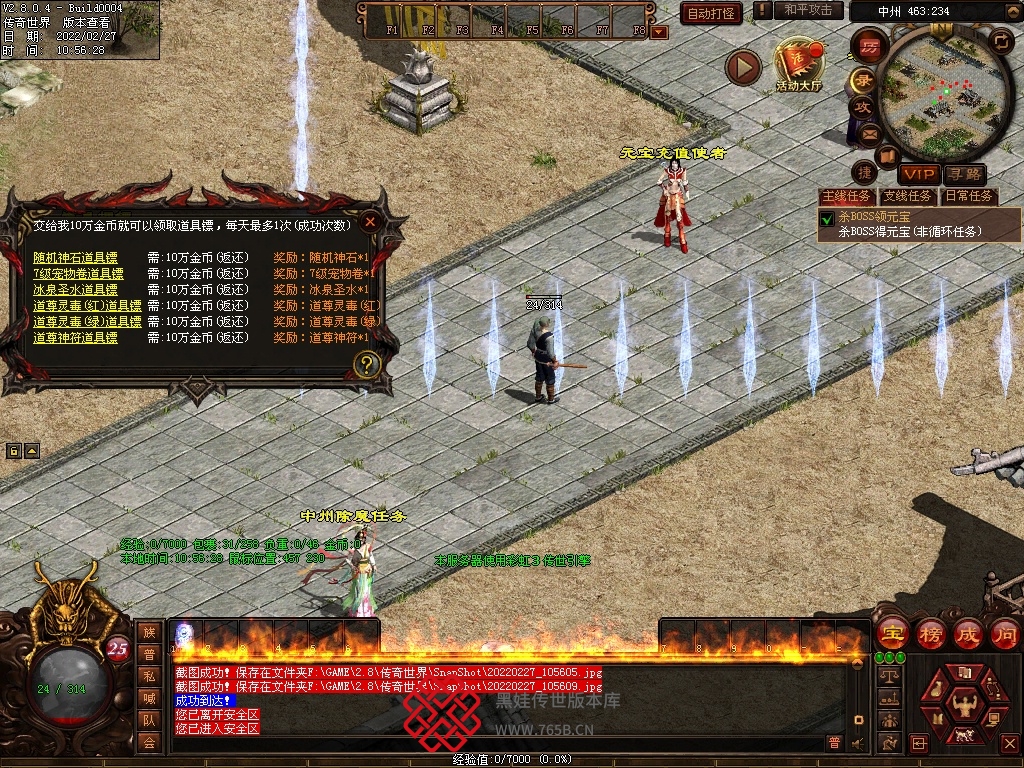
Task: Open the mail envelope icon by minimap
Action: pyautogui.click(x=869, y=133)
